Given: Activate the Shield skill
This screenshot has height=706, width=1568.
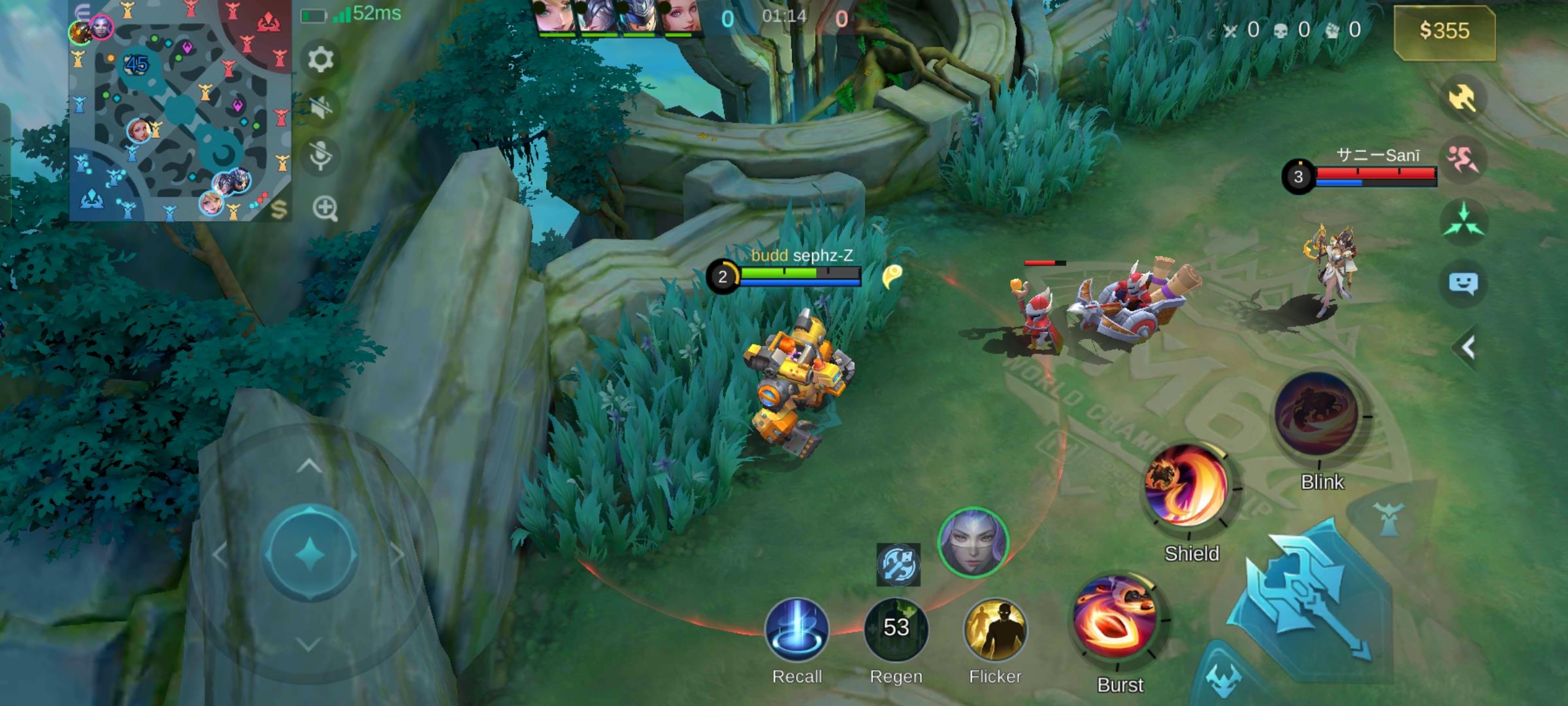Looking at the screenshot, I should click(x=1188, y=486).
